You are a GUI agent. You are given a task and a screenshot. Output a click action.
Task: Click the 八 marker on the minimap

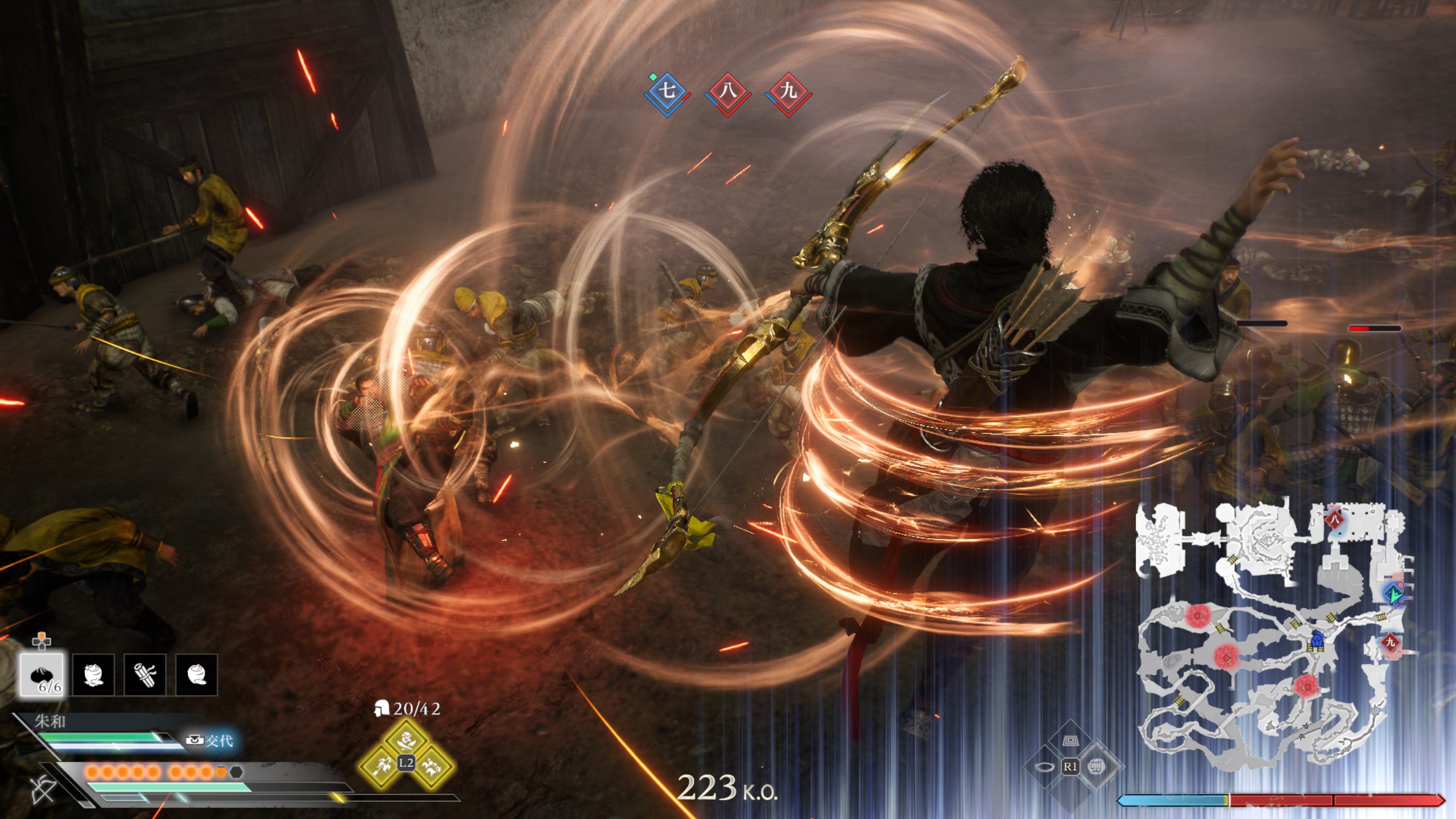click(1334, 519)
